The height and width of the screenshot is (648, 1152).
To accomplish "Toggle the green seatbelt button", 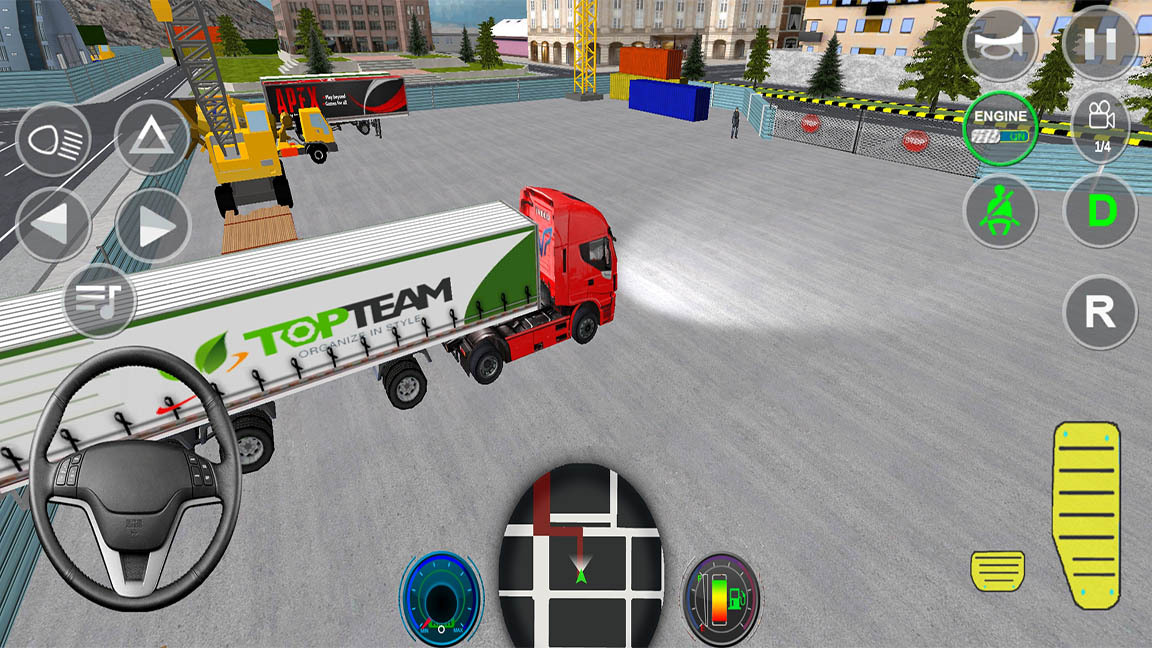I will [1001, 211].
